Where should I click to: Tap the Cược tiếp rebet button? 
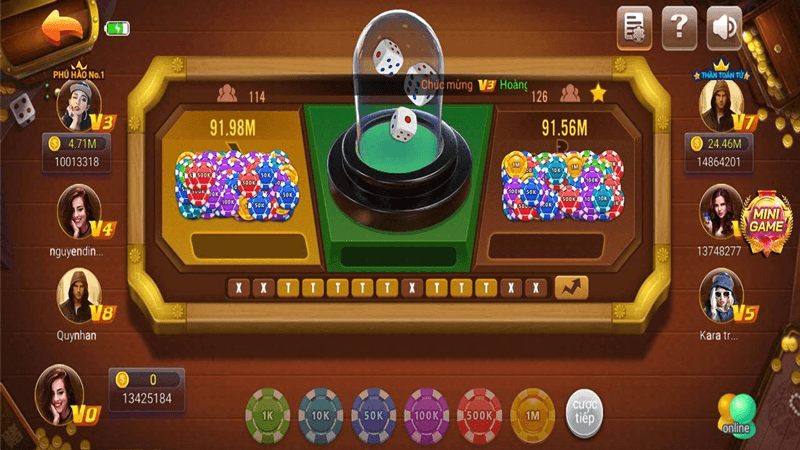585,415
